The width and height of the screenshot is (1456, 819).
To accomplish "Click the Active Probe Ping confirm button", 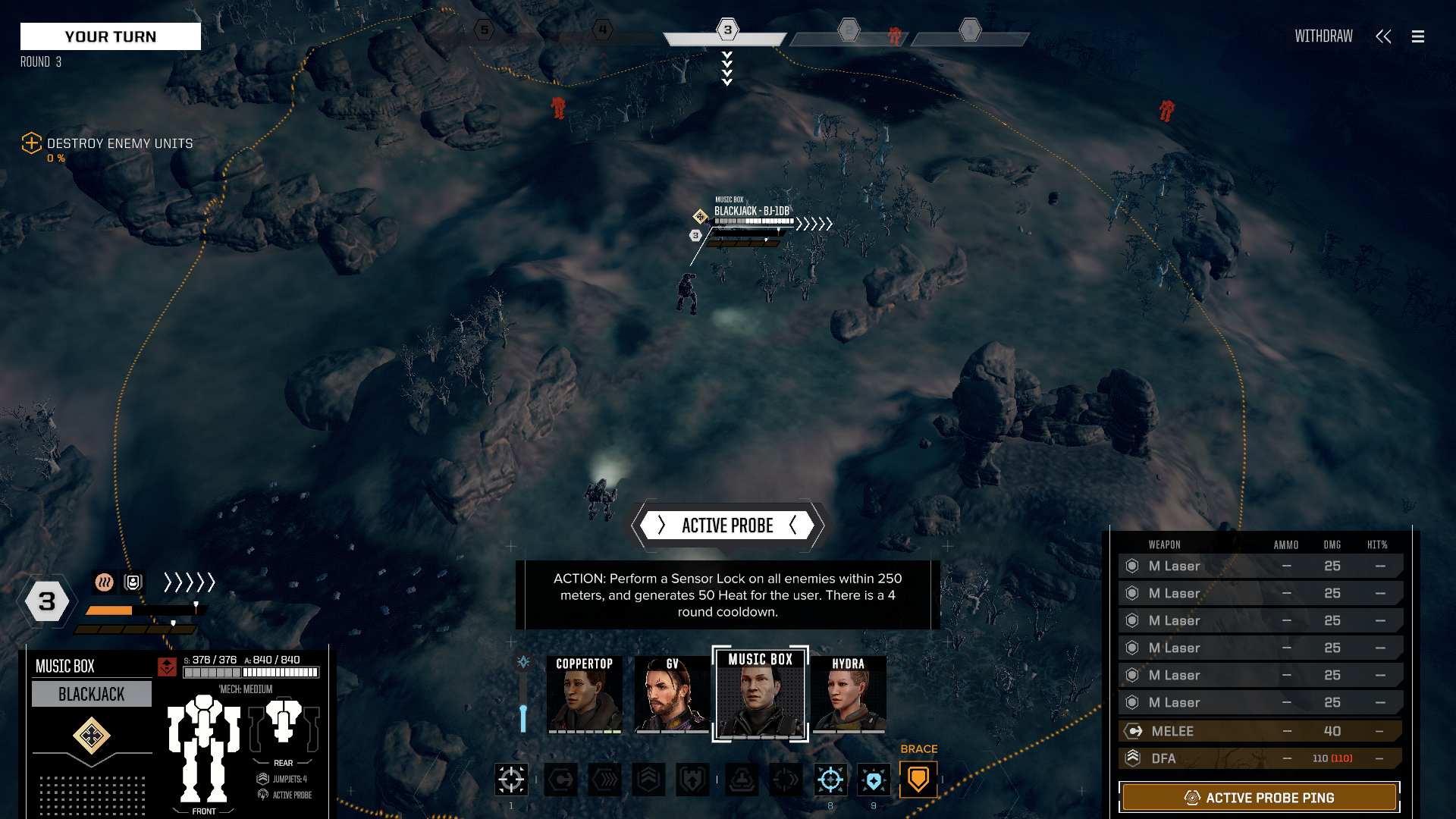I will pyautogui.click(x=1259, y=798).
